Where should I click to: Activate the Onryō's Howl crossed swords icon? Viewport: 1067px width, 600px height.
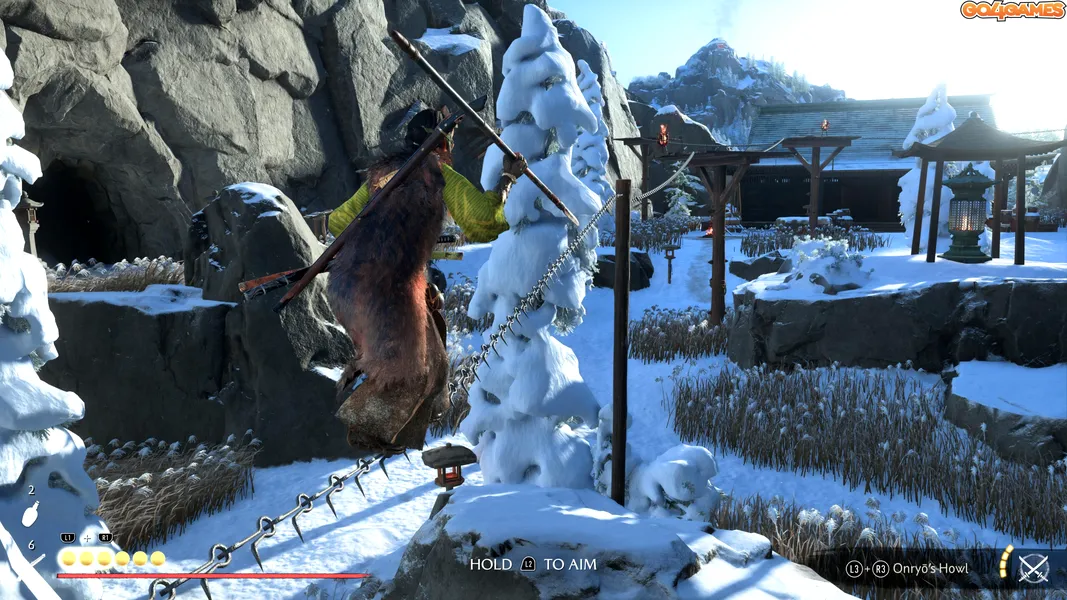pos(1033,568)
